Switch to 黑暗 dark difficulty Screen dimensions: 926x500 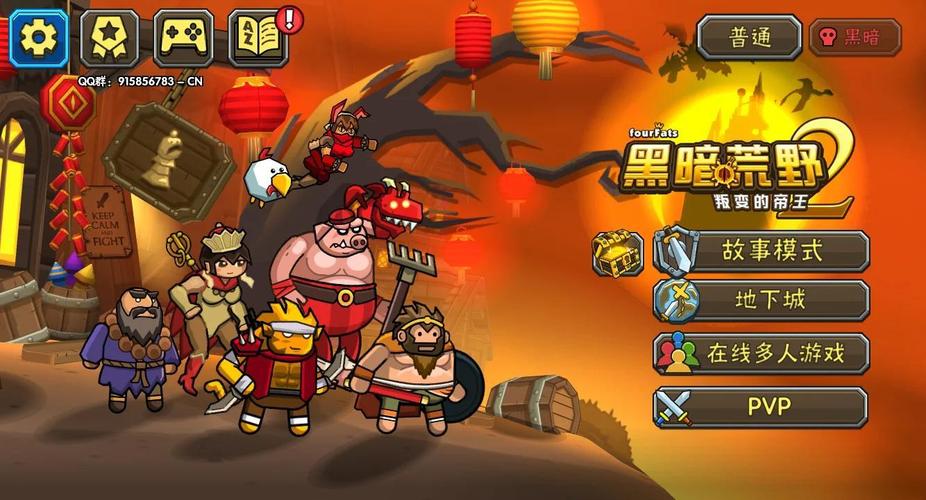(854, 38)
